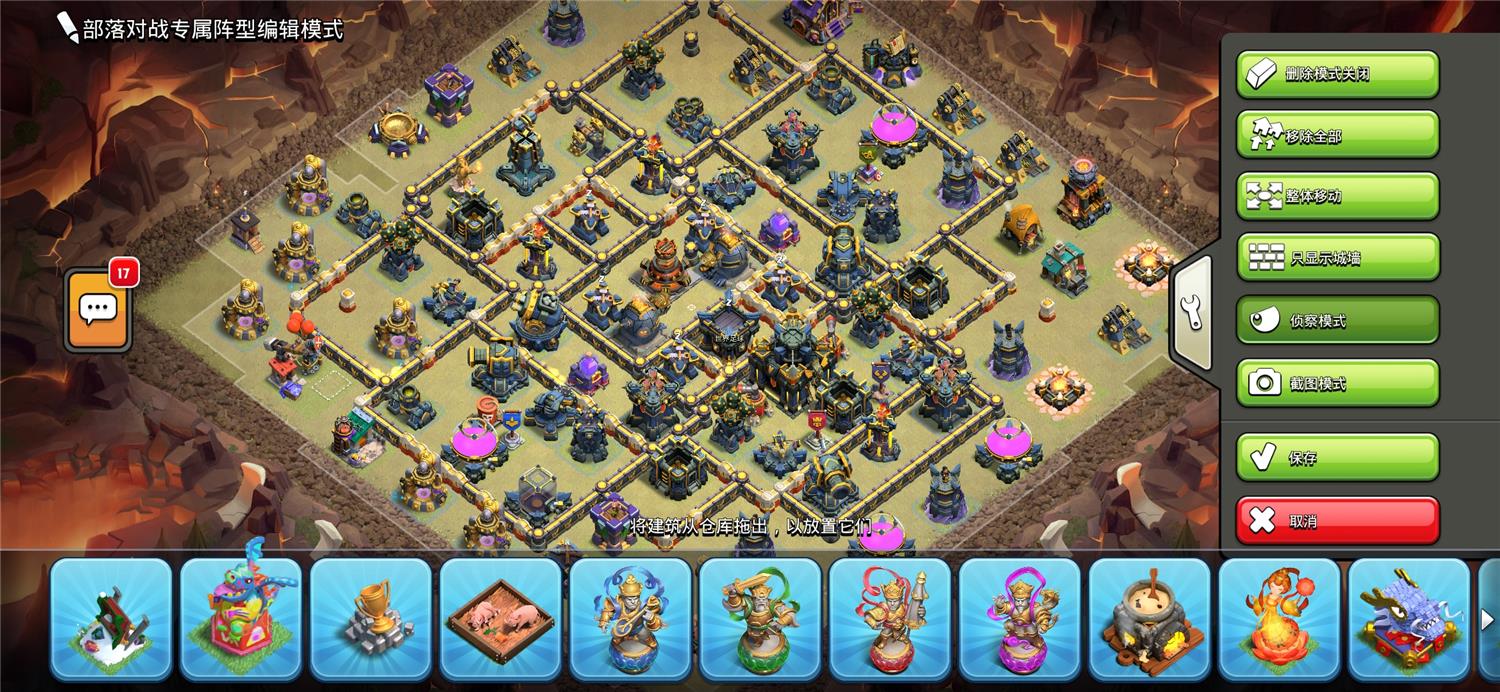This screenshot has width=1500, height=692.
Task: Toggle 只显示城墙 walls-only view
Action: tap(1337, 258)
